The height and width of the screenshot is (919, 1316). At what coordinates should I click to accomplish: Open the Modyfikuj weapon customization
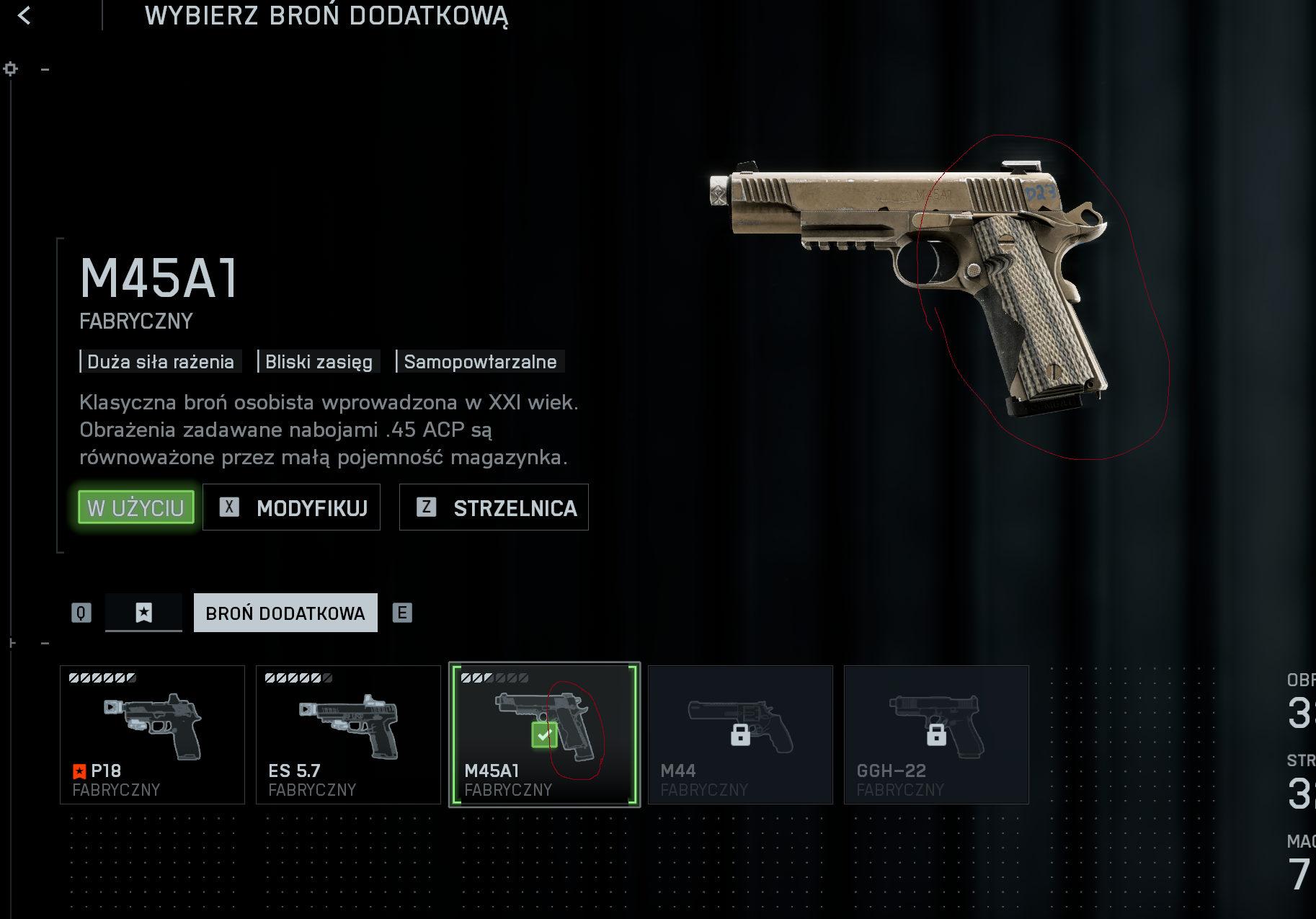pos(291,507)
